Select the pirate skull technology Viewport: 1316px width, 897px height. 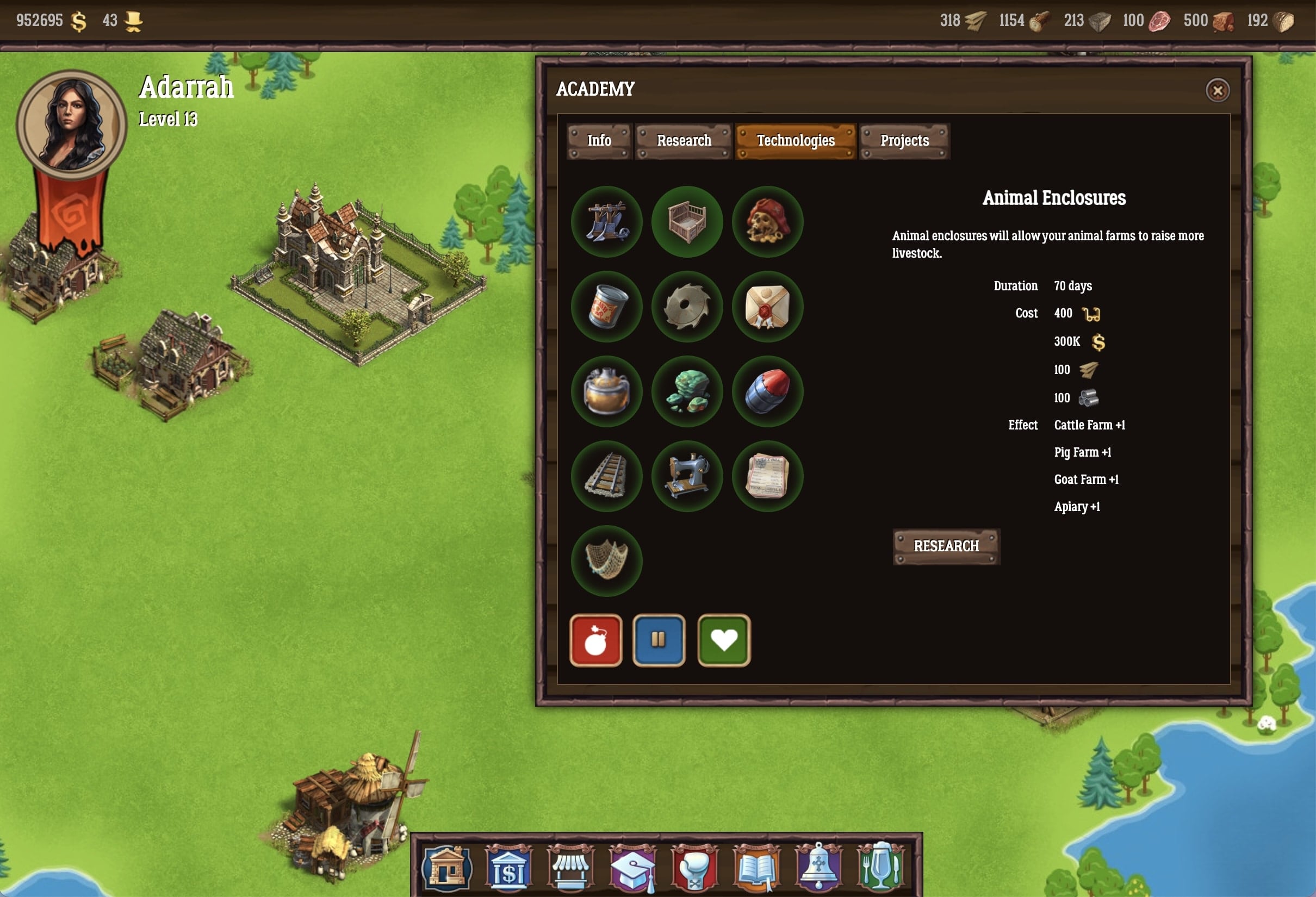tap(767, 222)
